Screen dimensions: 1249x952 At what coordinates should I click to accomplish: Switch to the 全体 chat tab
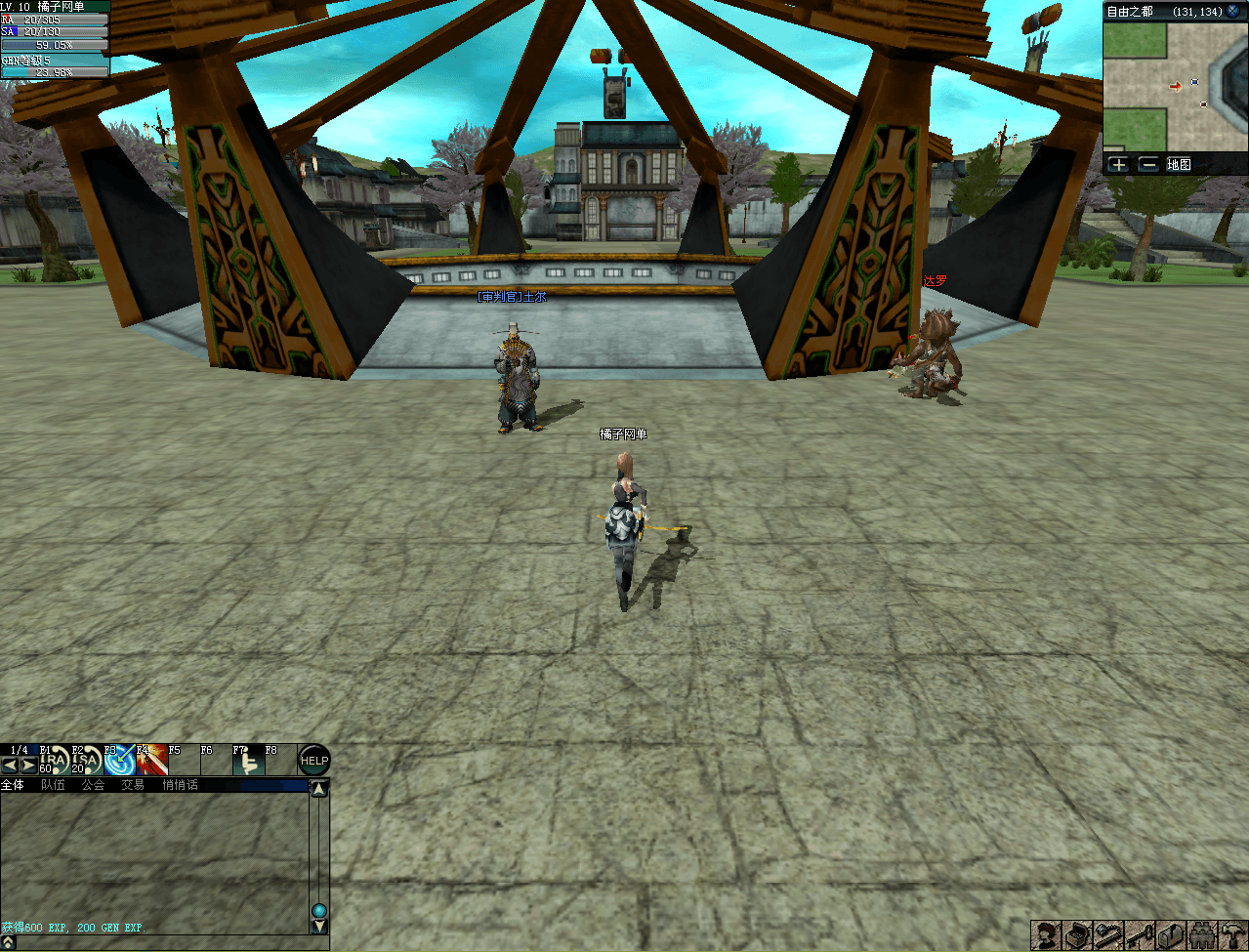13,785
